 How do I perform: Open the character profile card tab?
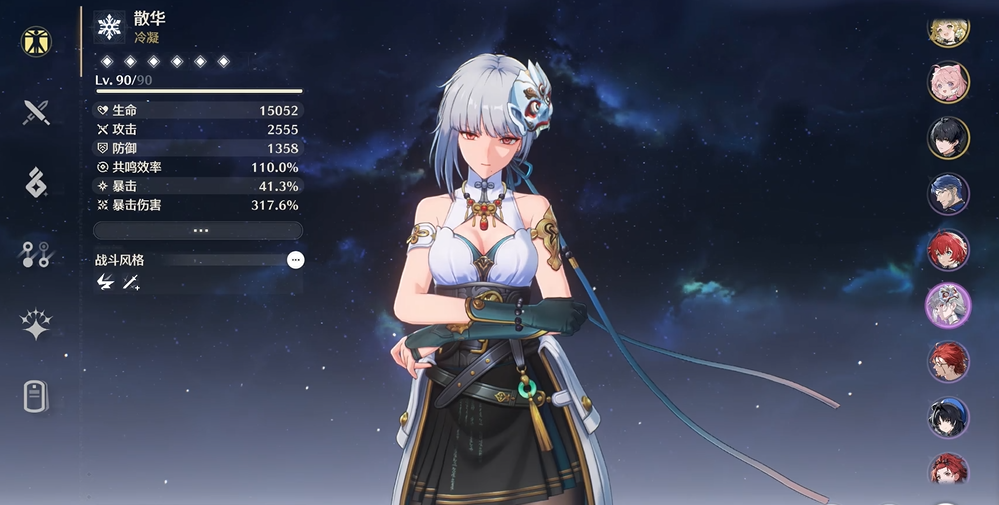(37, 396)
